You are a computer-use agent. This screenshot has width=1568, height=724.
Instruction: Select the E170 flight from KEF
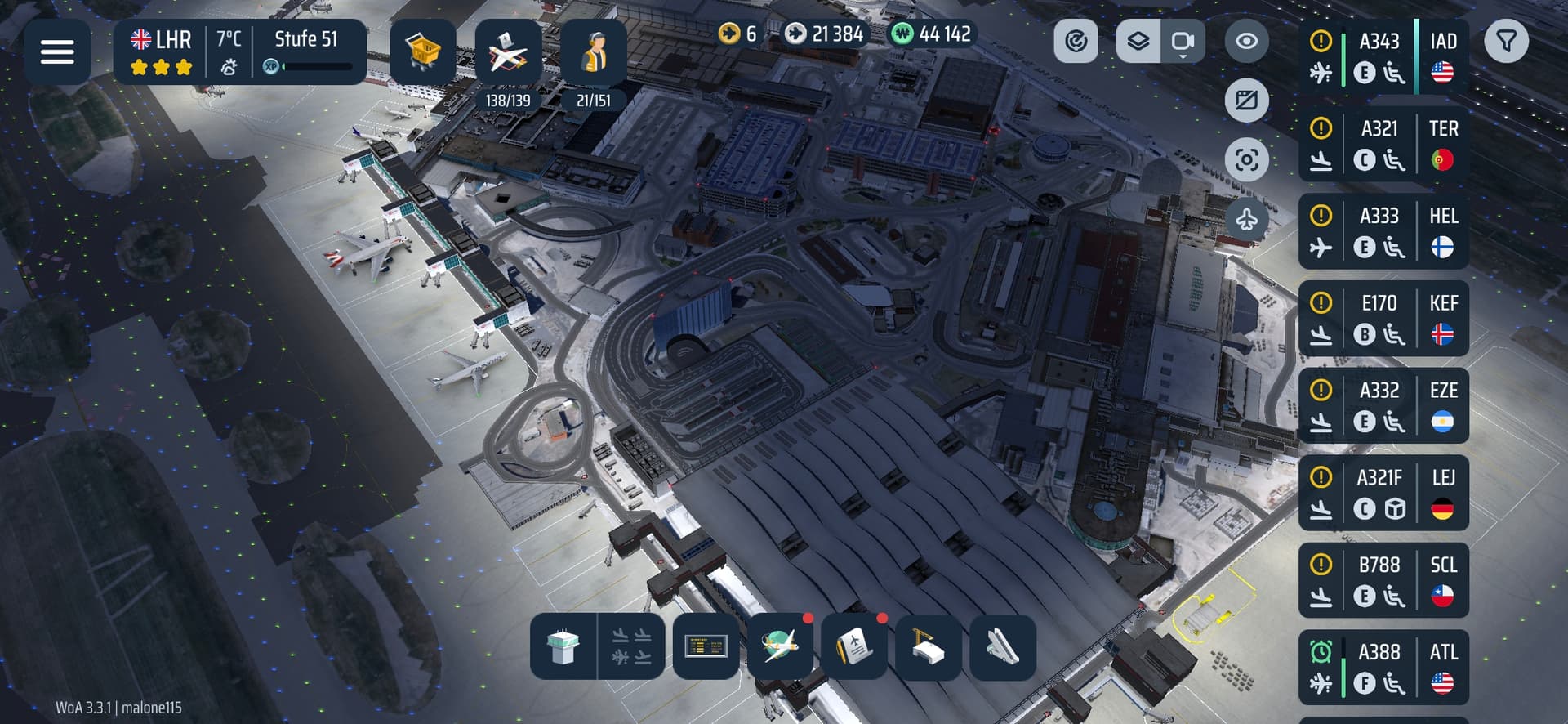[x=1383, y=319]
